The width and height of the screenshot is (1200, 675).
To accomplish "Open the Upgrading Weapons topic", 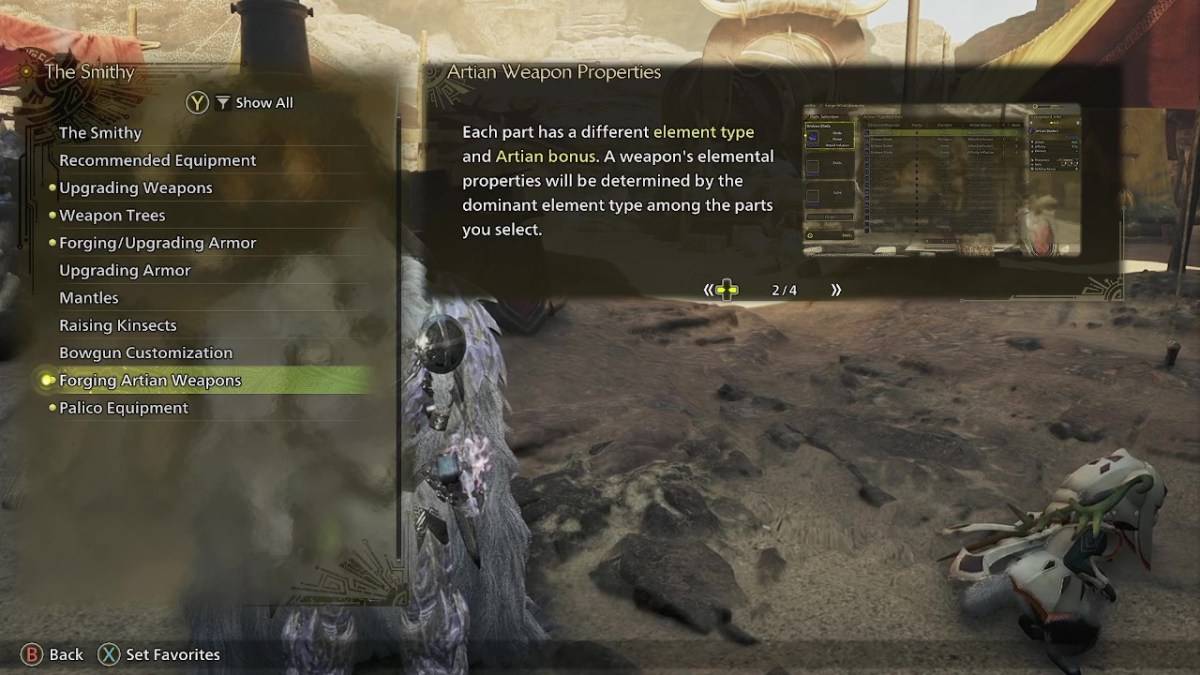I will [x=135, y=188].
